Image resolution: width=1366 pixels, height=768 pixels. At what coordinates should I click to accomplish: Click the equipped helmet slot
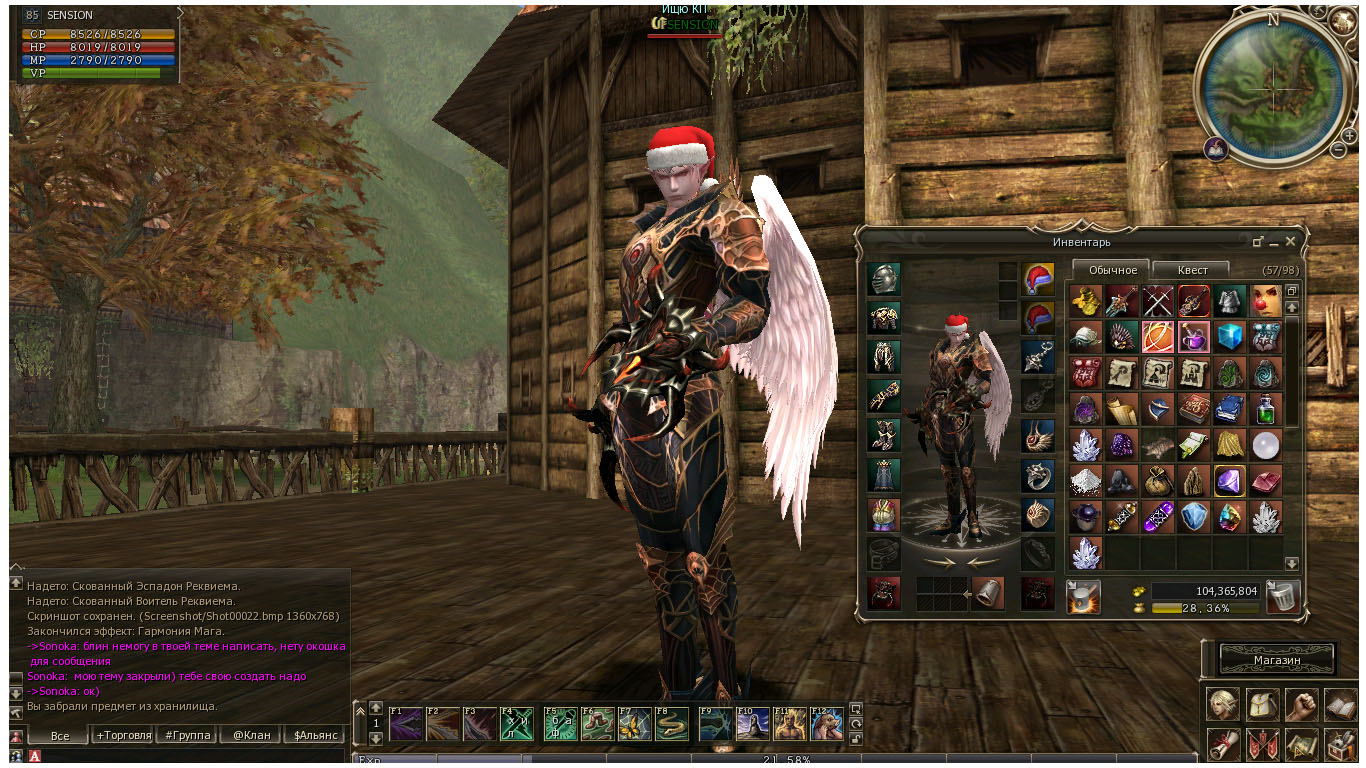tap(884, 279)
